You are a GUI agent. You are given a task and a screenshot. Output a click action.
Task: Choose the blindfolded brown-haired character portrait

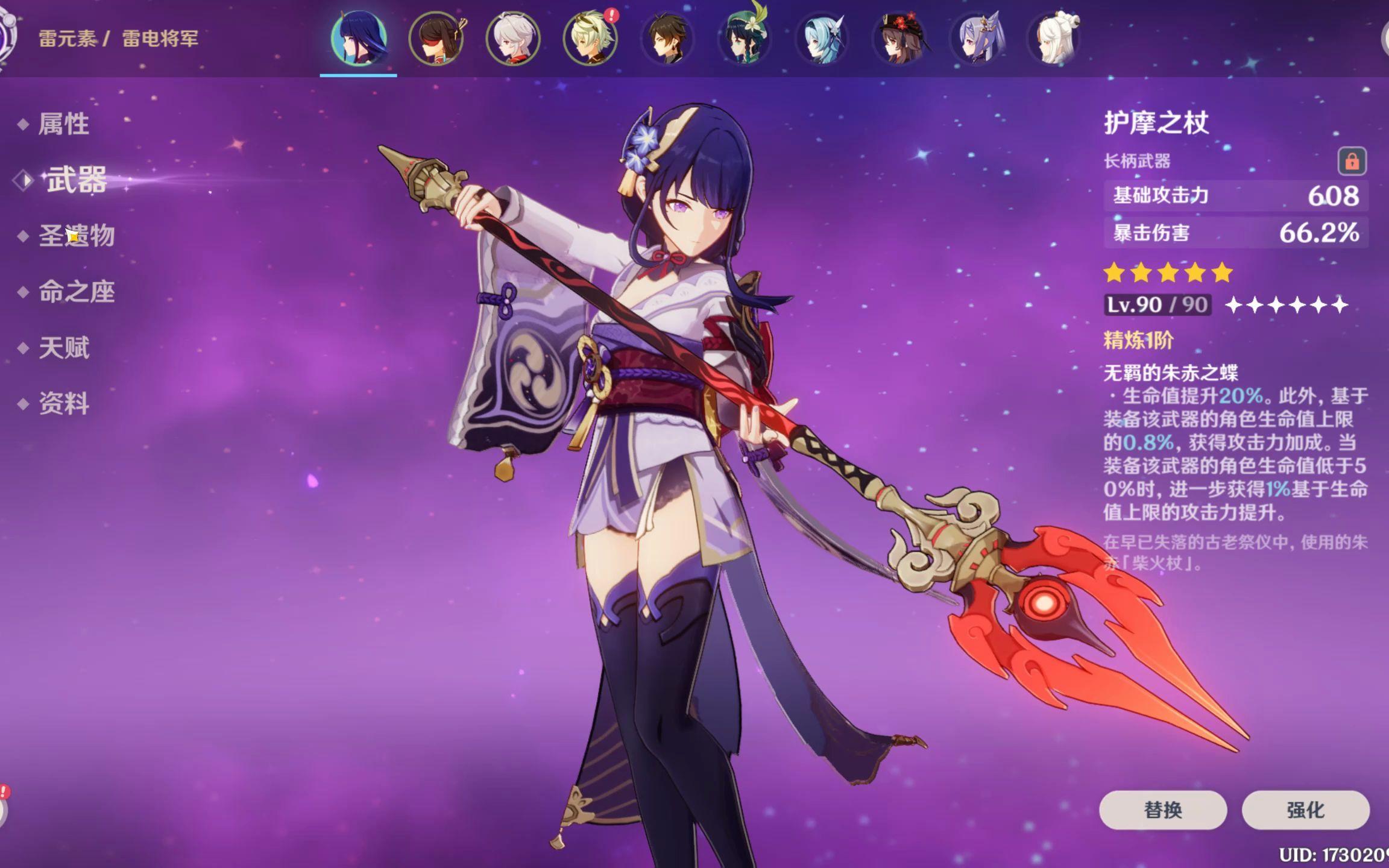(436, 39)
